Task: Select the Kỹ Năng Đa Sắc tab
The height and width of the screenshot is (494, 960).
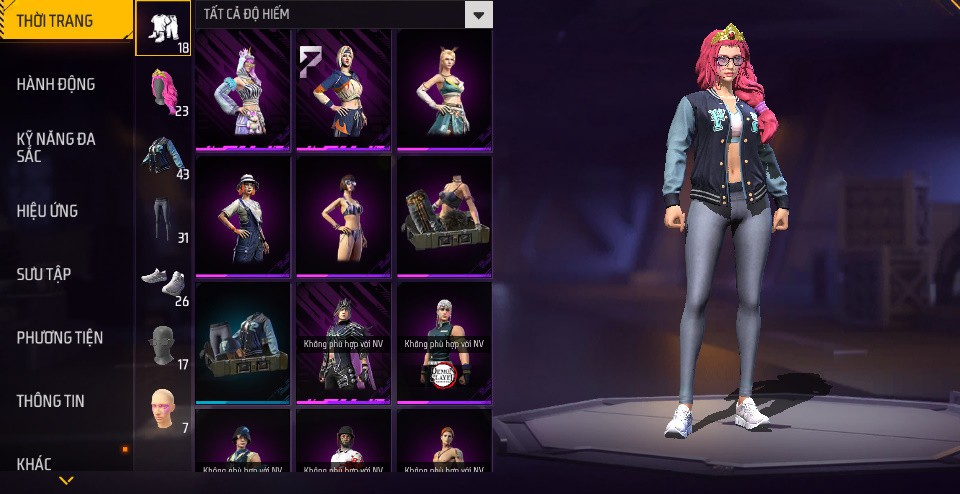Action: [56, 148]
